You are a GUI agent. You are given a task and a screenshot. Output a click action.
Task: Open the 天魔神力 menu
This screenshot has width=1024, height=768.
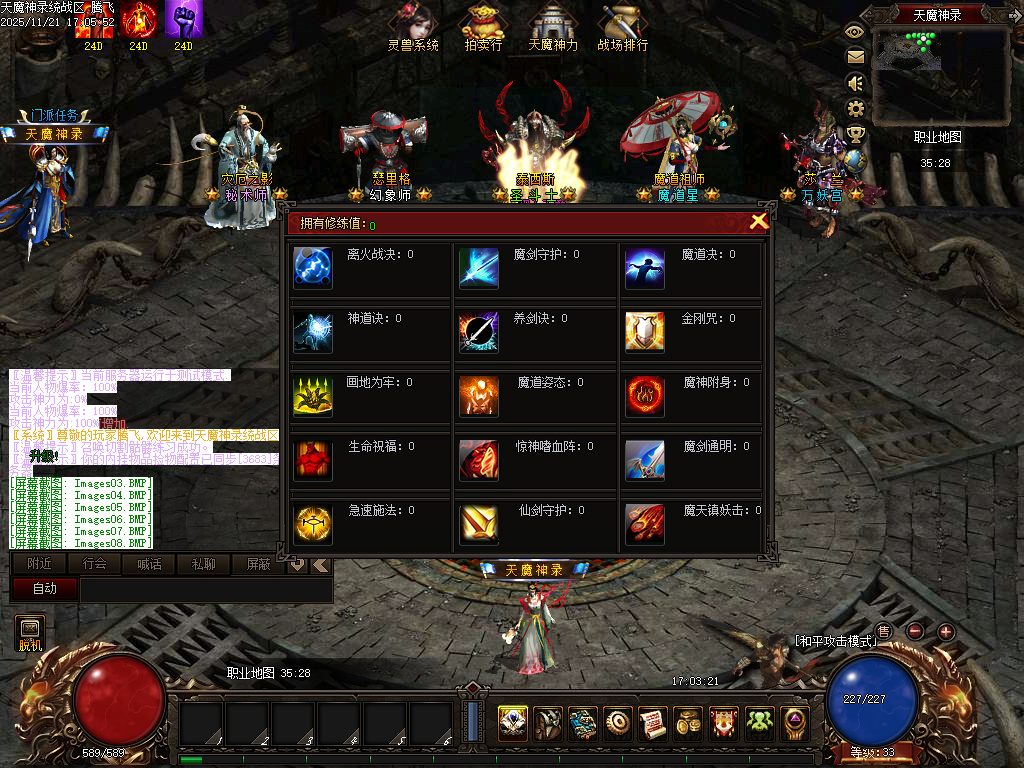(552, 27)
